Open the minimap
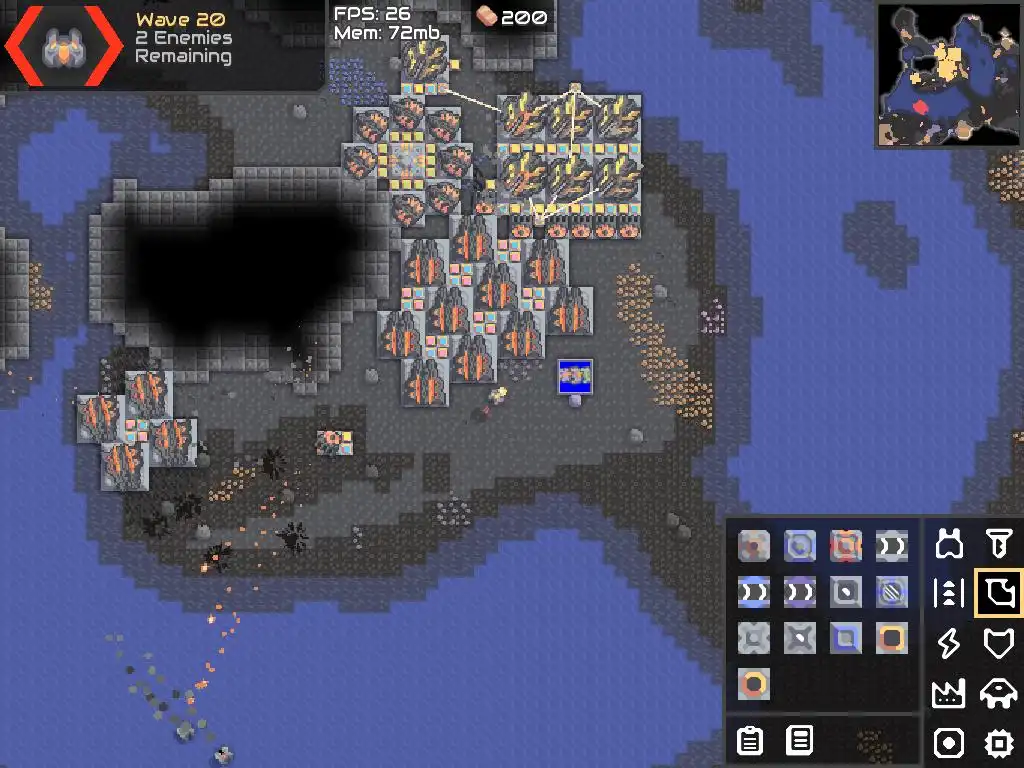The width and height of the screenshot is (1024, 768). coord(948,75)
